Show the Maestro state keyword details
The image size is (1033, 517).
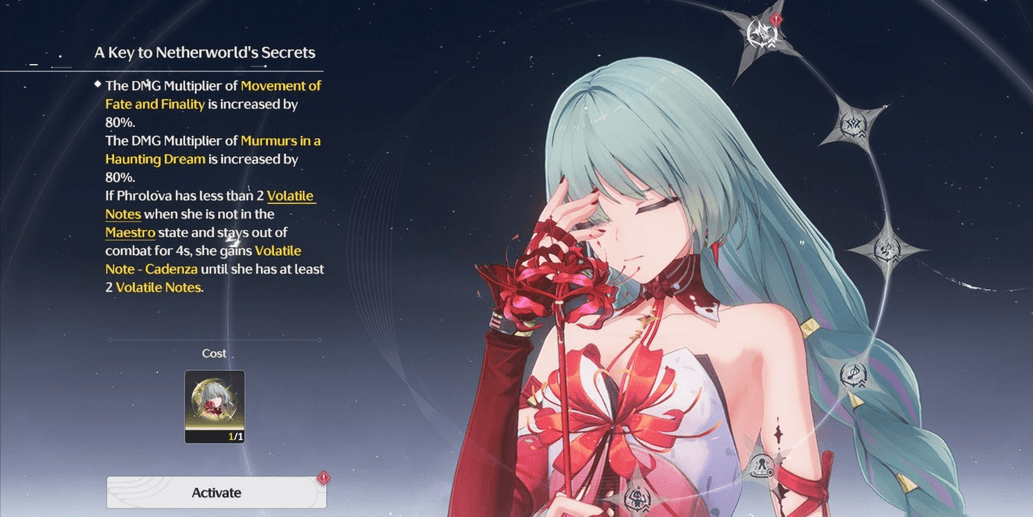(130, 232)
